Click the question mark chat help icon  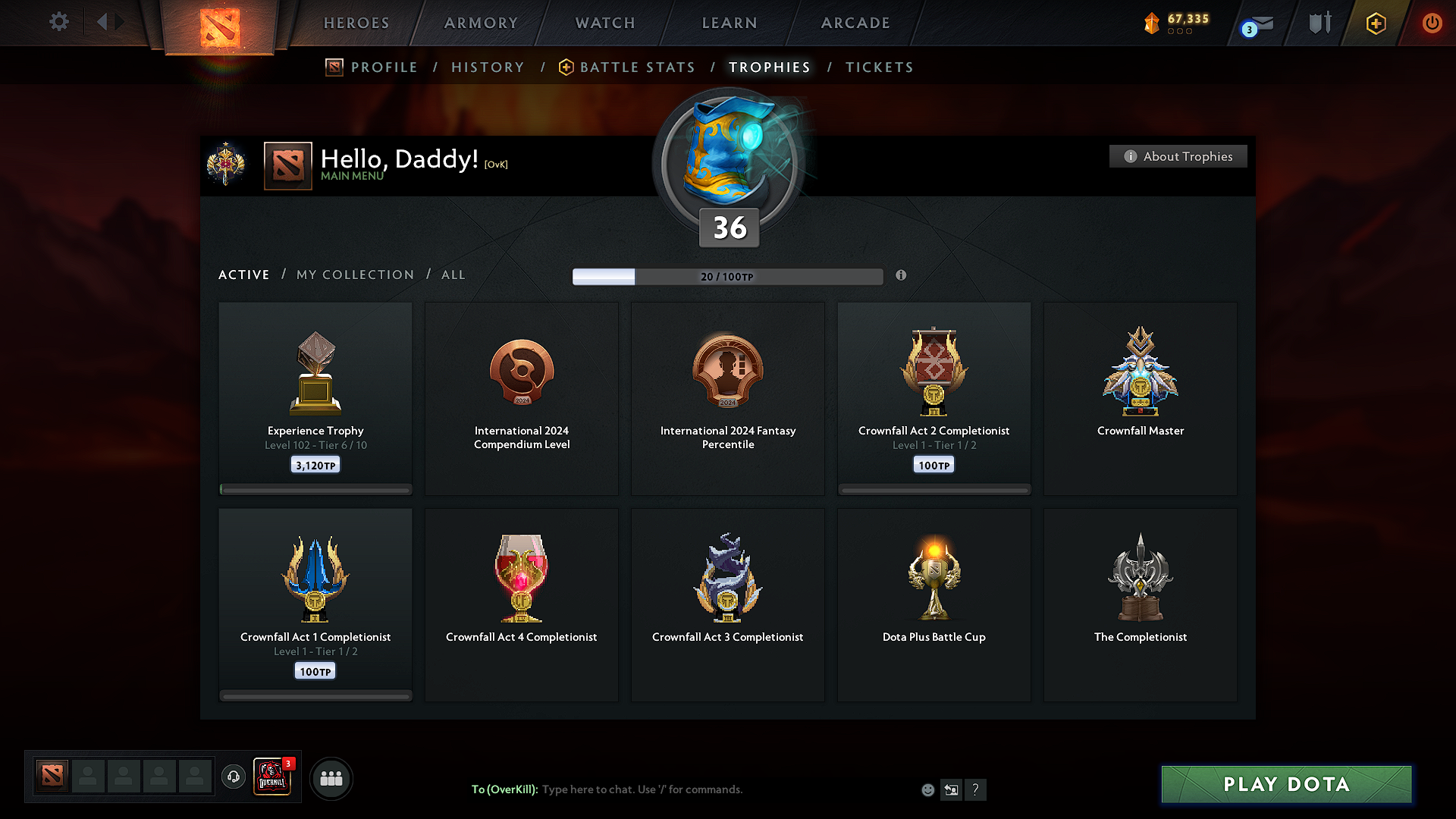(976, 789)
